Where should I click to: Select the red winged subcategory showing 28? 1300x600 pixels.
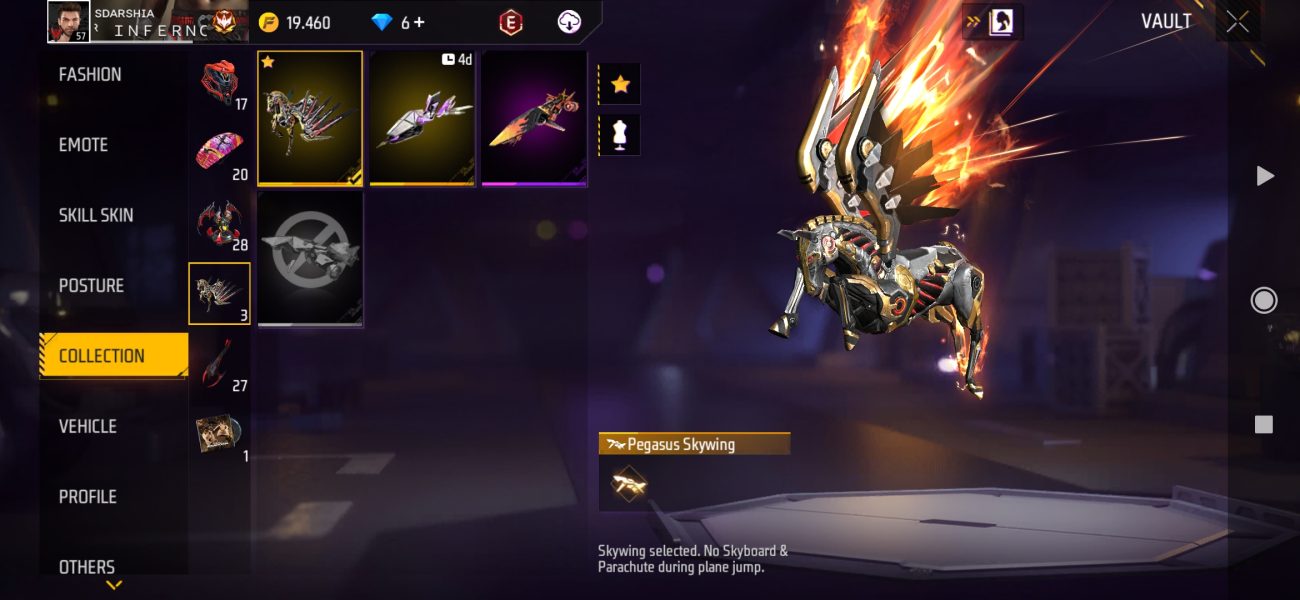(x=219, y=223)
